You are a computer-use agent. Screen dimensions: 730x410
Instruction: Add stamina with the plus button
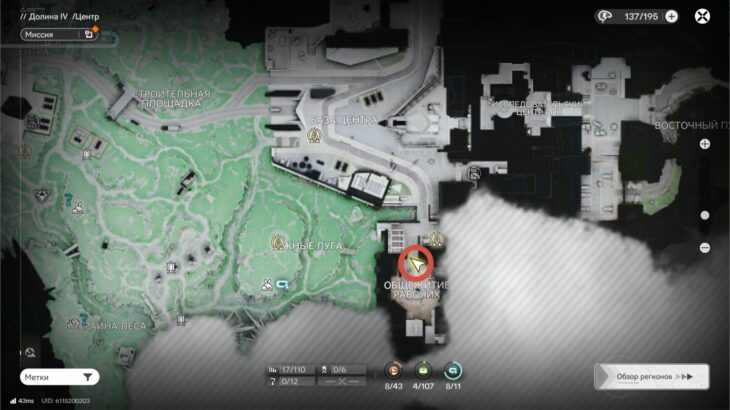coord(671,16)
